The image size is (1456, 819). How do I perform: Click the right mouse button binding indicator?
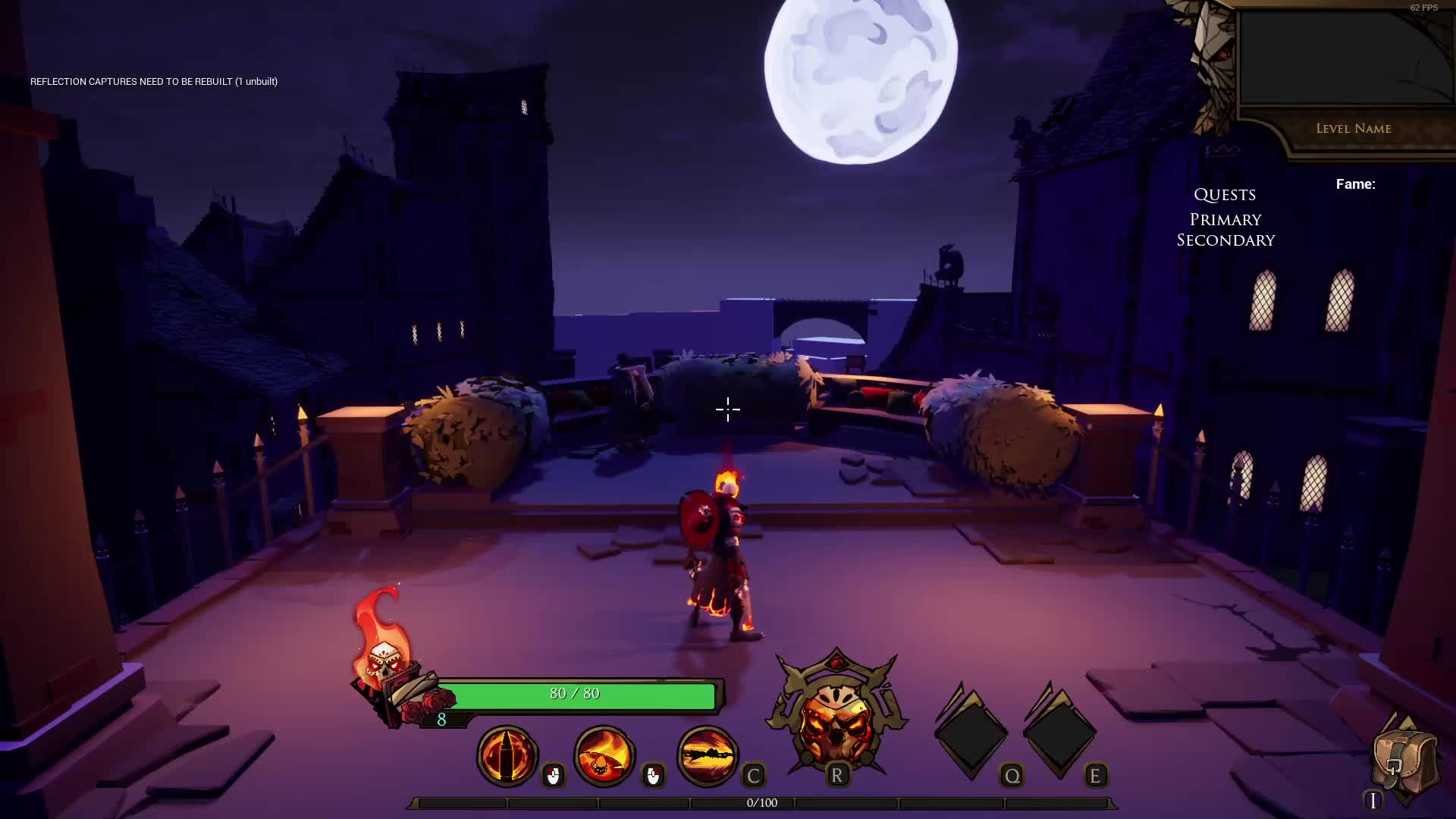(x=654, y=776)
